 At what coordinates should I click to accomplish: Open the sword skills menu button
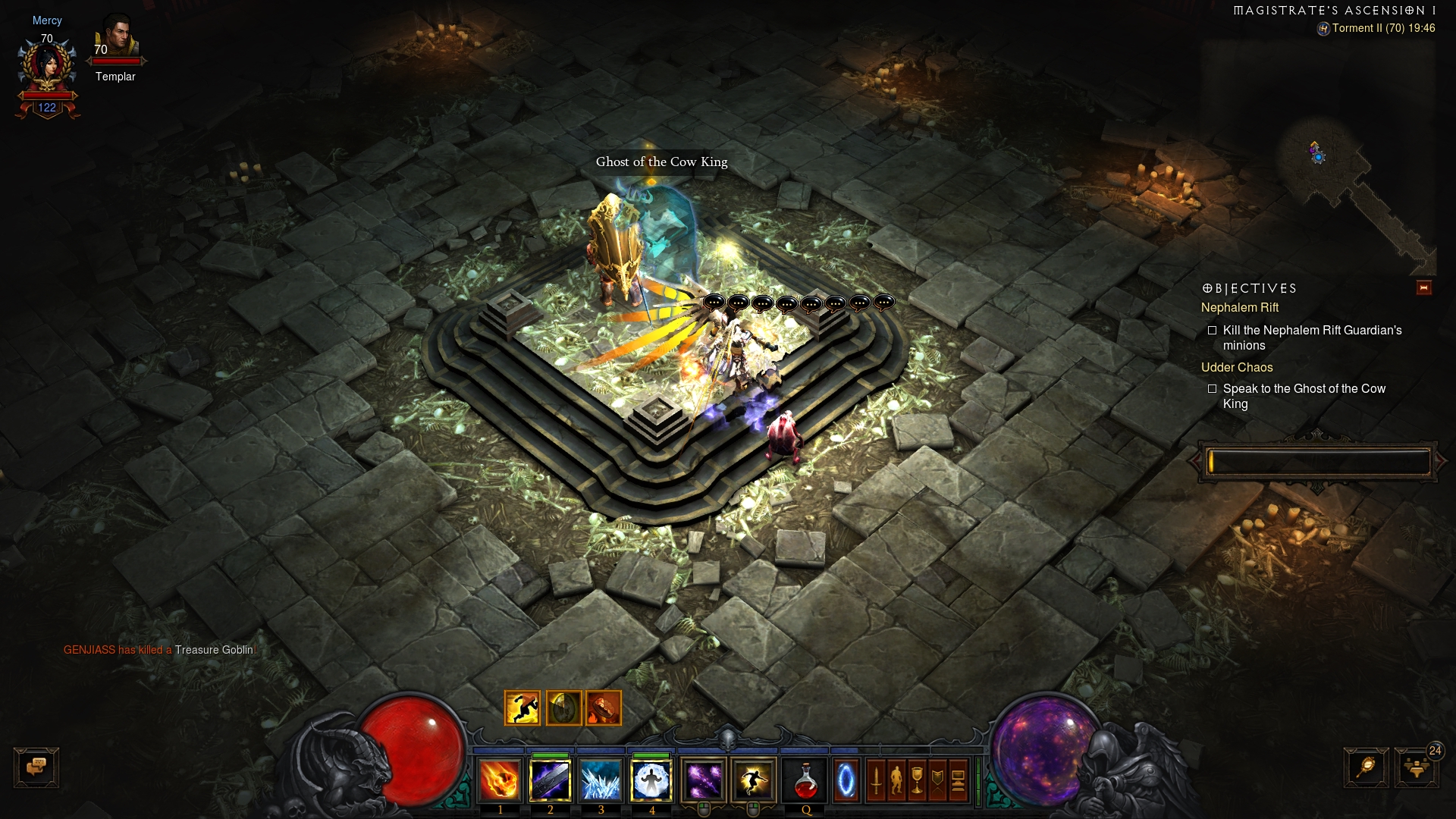[x=877, y=780]
